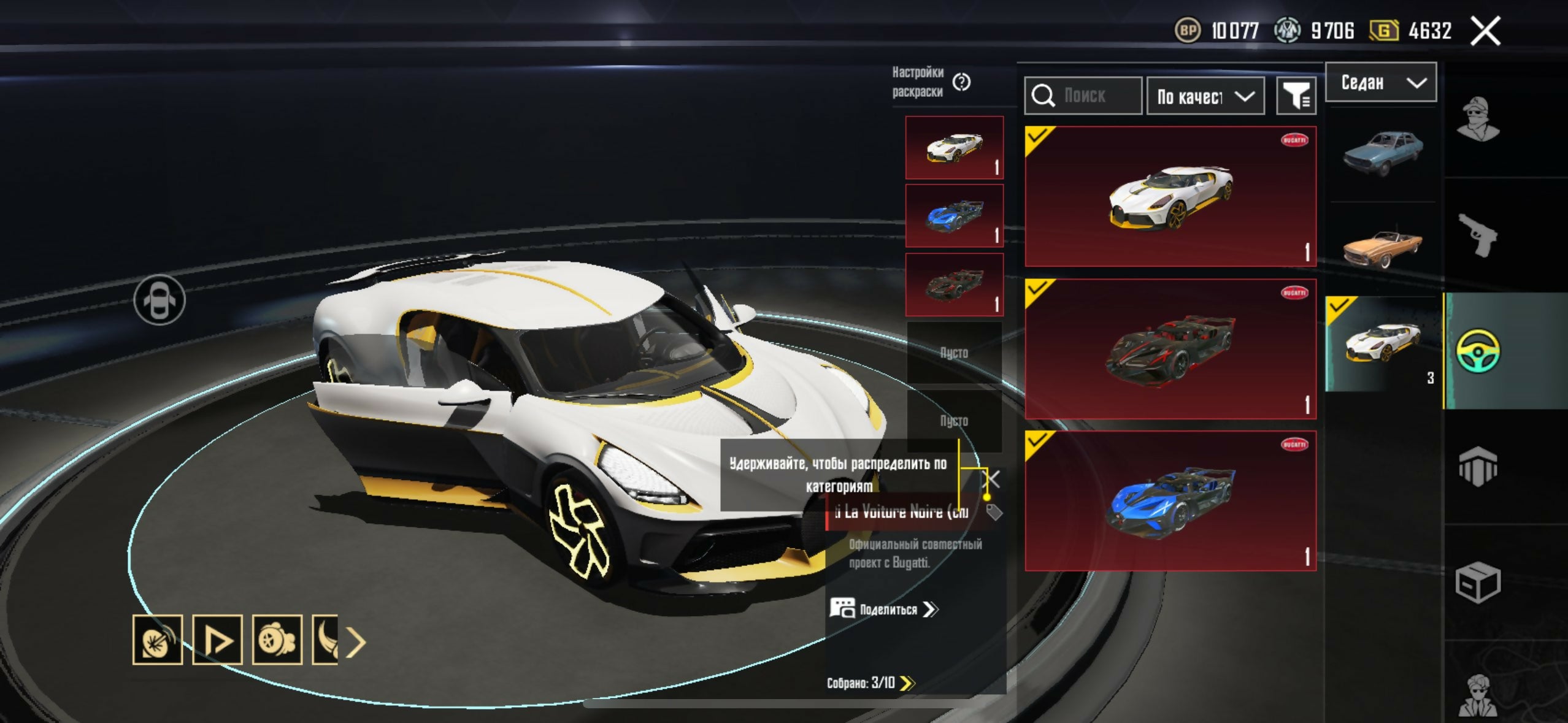Open the filter funnel options
This screenshot has width=1568, height=723.
[x=1296, y=96]
